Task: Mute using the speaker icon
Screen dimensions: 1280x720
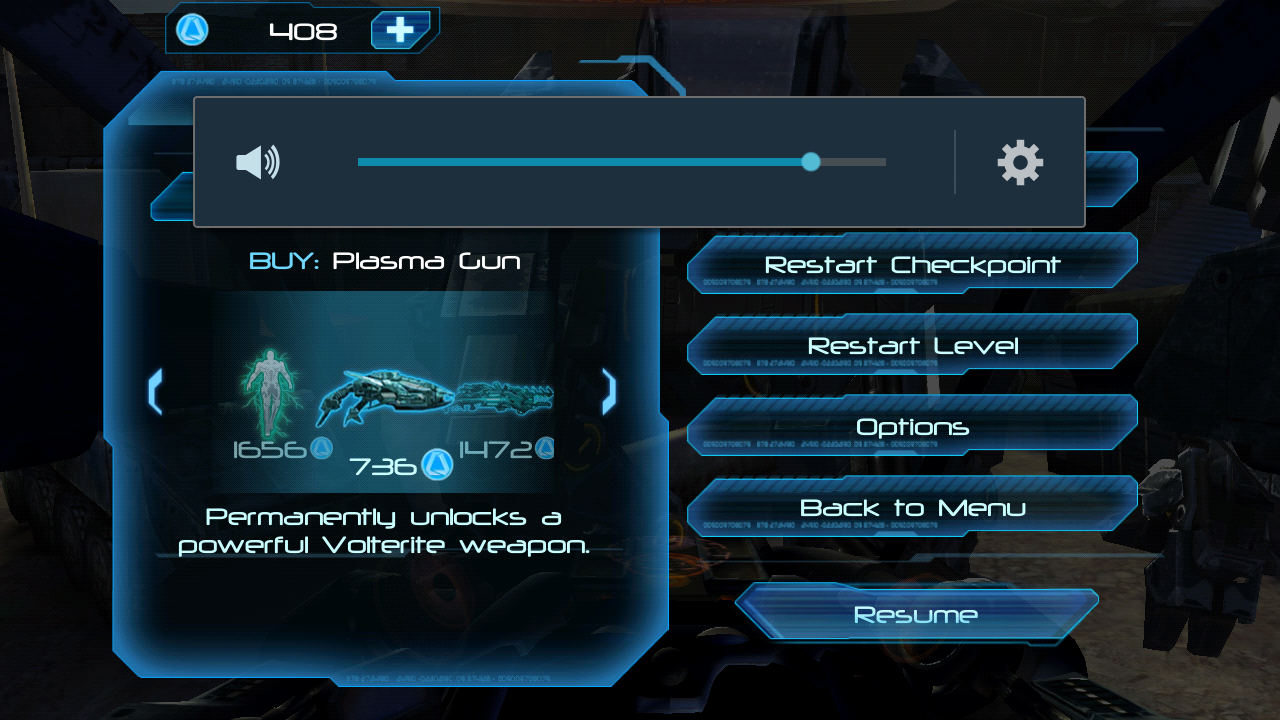Action: coord(257,162)
